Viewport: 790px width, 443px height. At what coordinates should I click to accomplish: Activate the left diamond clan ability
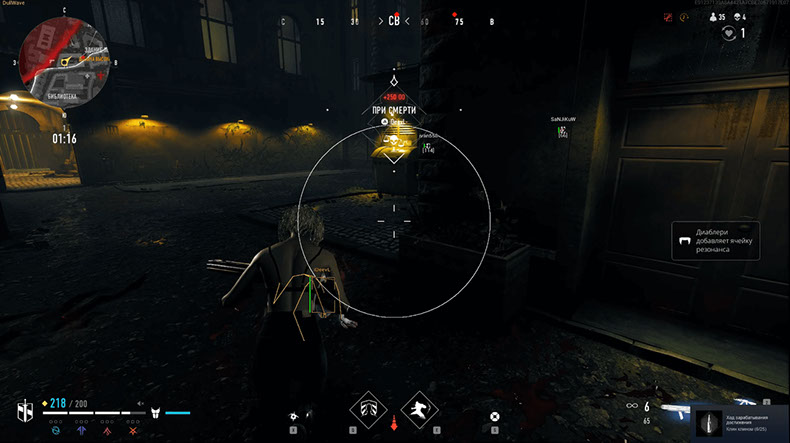368,409
